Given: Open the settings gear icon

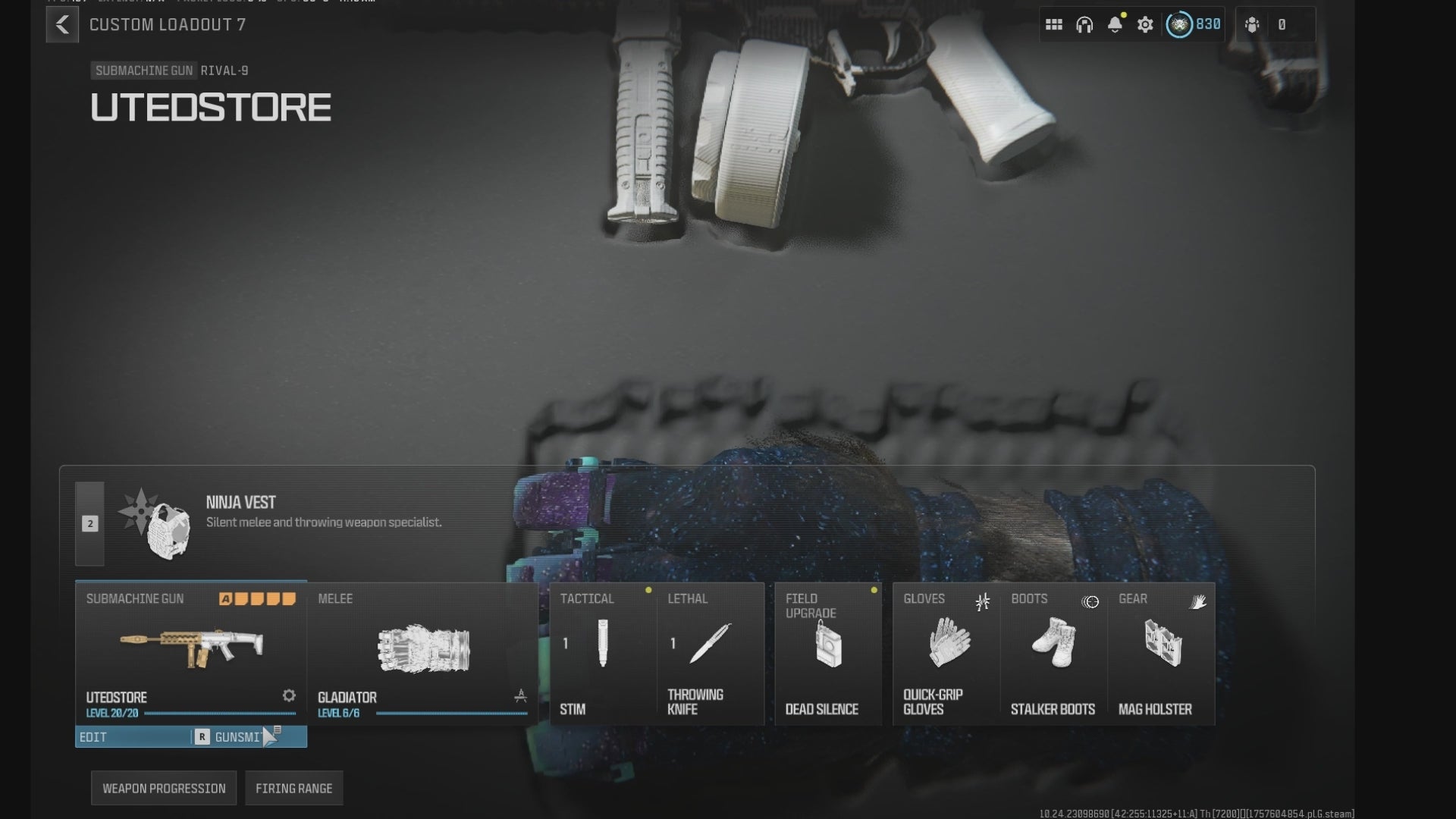Looking at the screenshot, I should coord(1145,25).
